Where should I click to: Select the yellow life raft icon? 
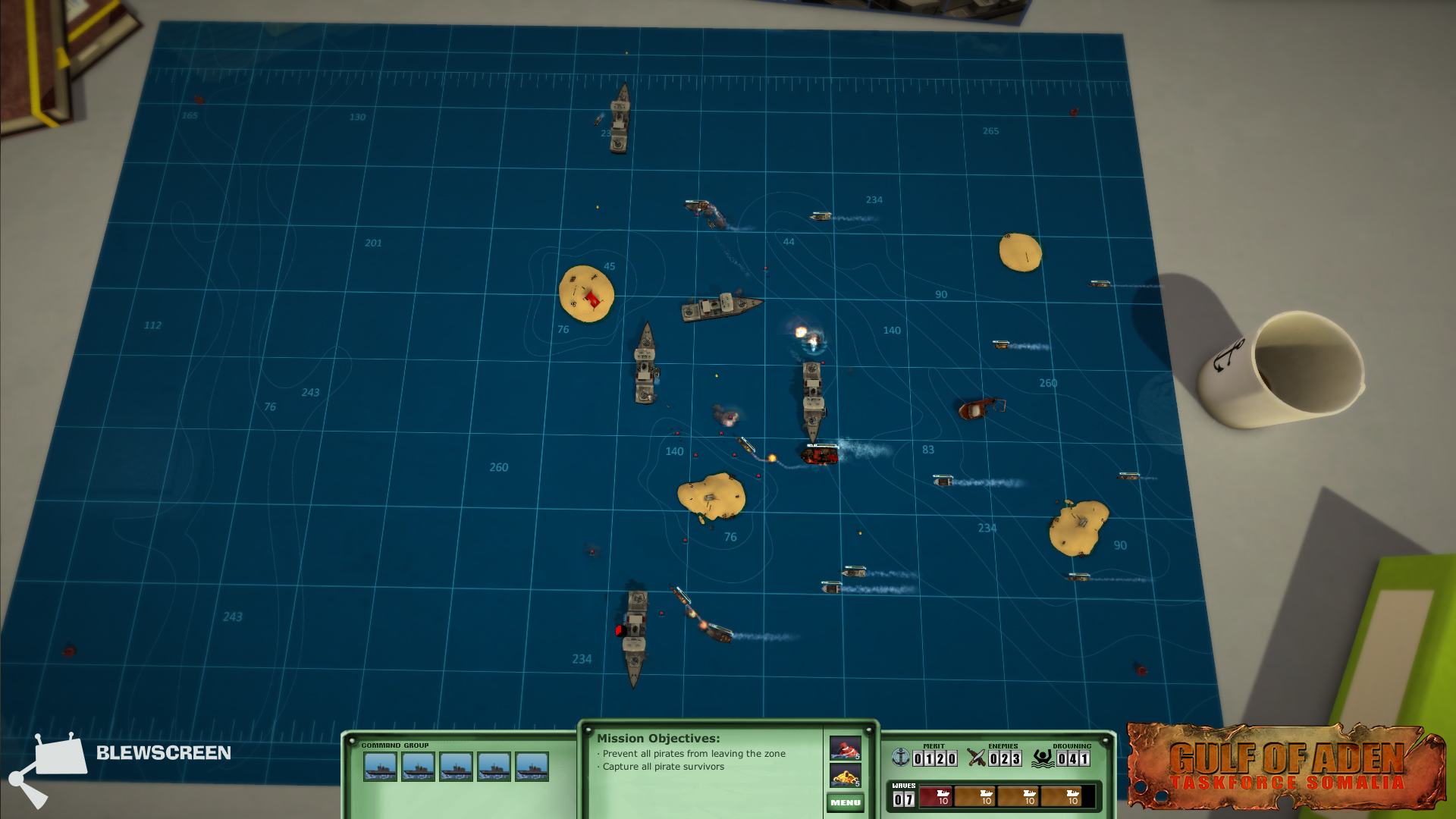845,776
